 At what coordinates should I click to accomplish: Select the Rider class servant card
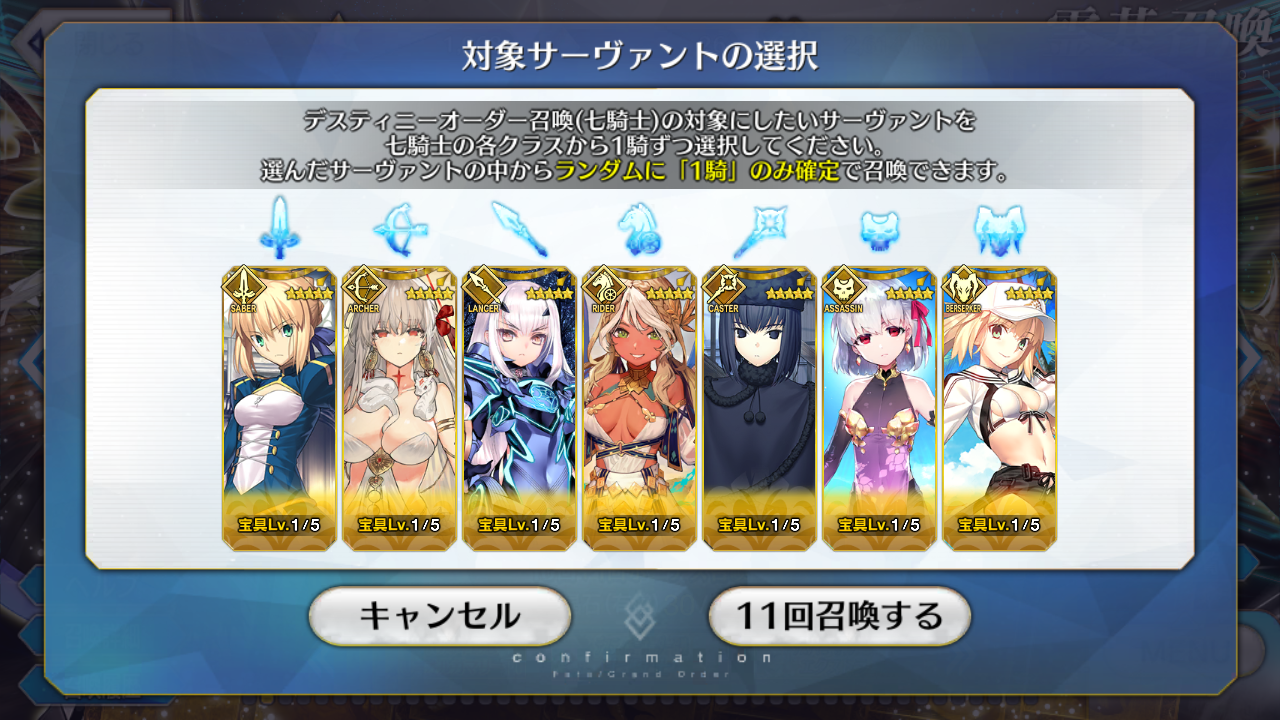[x=639, y=408]
